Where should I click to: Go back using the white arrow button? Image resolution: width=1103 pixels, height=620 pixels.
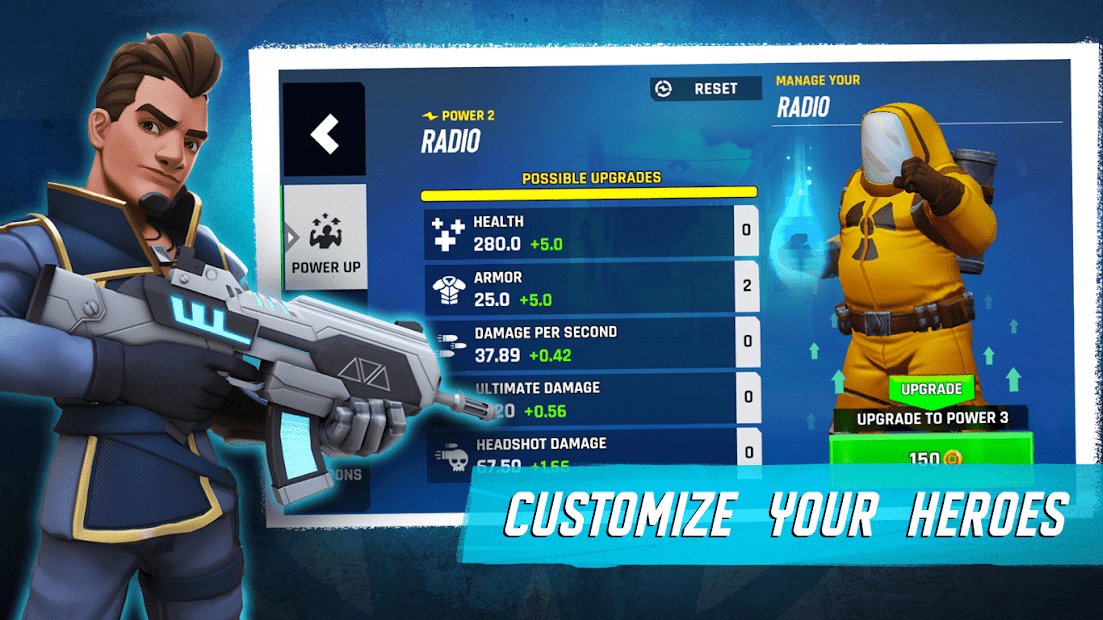point(324,133)
